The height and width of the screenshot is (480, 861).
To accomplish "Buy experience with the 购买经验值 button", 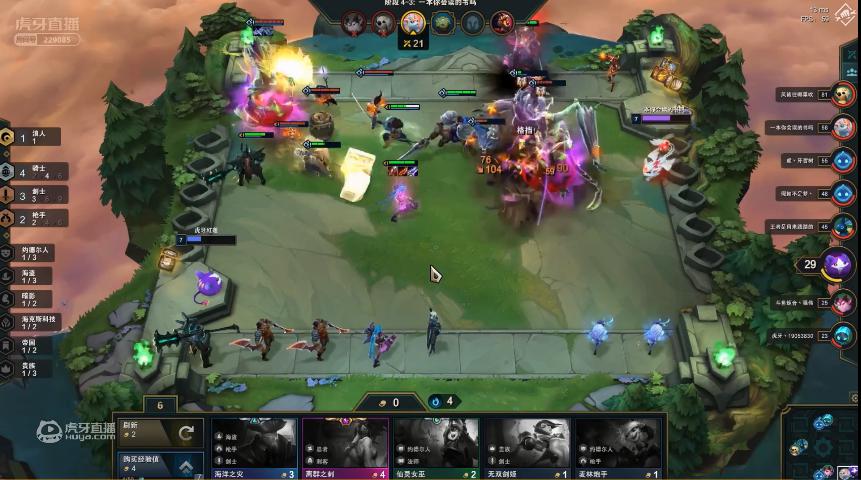I will (x=160, y=465).
